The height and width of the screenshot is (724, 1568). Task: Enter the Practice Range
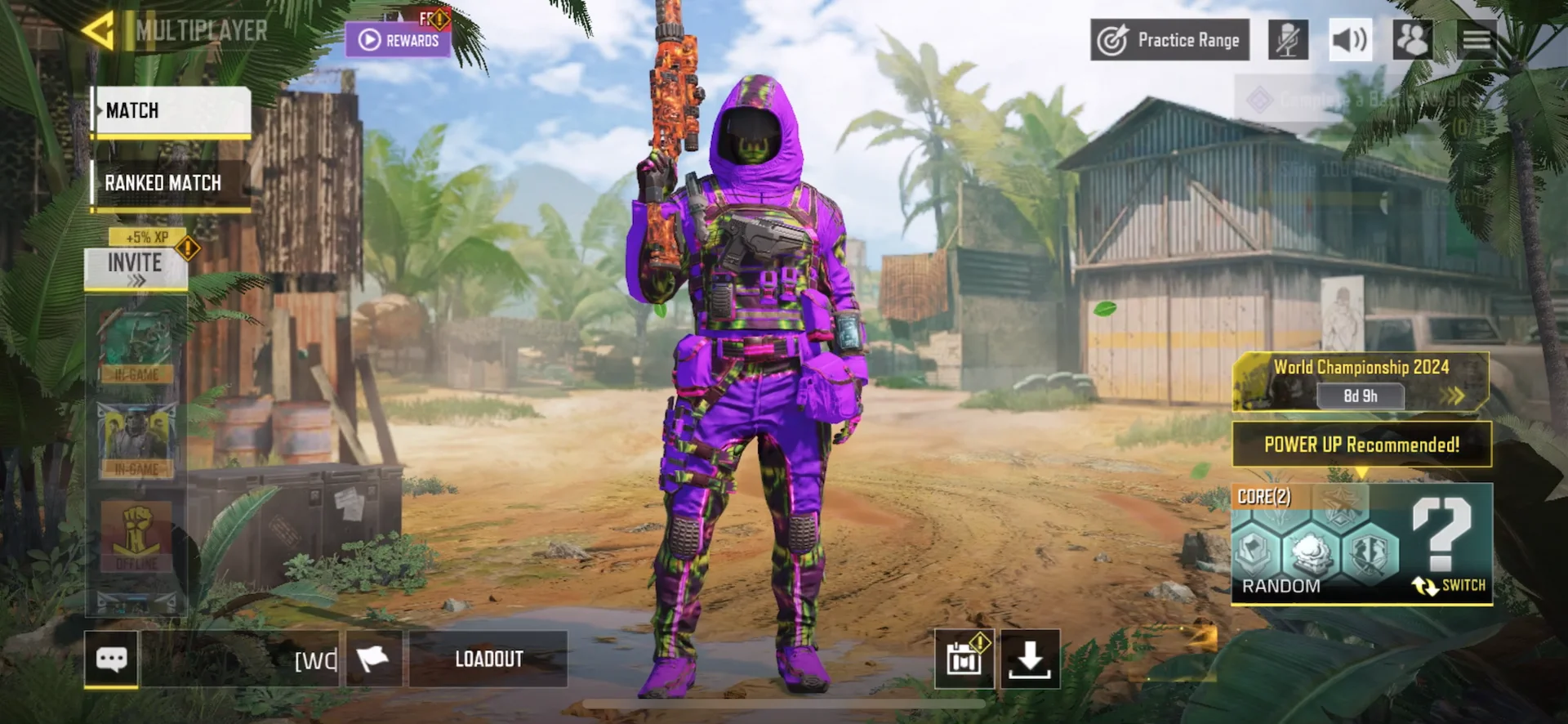pos(1169,40)
